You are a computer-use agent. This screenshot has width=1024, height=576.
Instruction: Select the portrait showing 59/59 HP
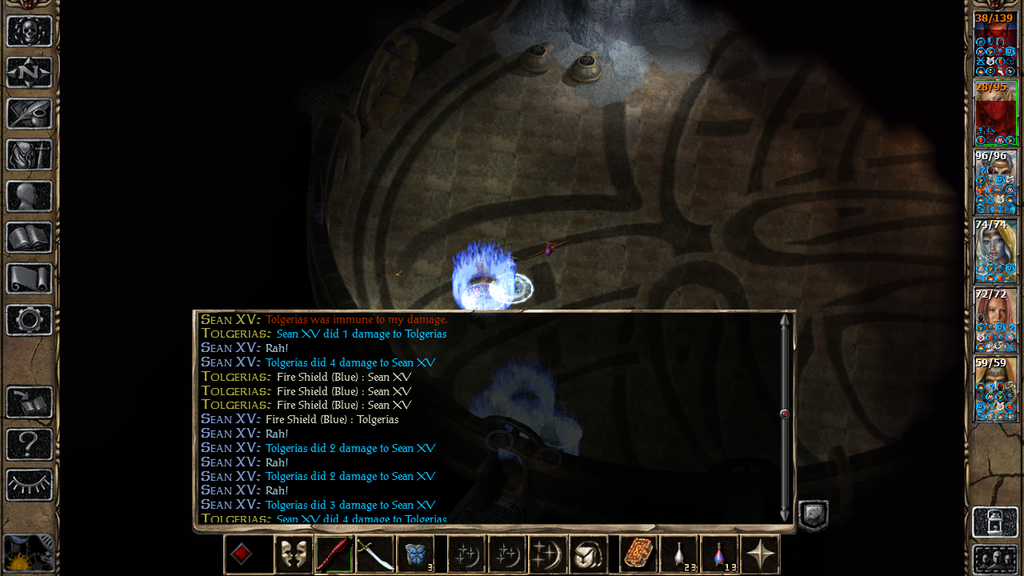pos(995,390)
